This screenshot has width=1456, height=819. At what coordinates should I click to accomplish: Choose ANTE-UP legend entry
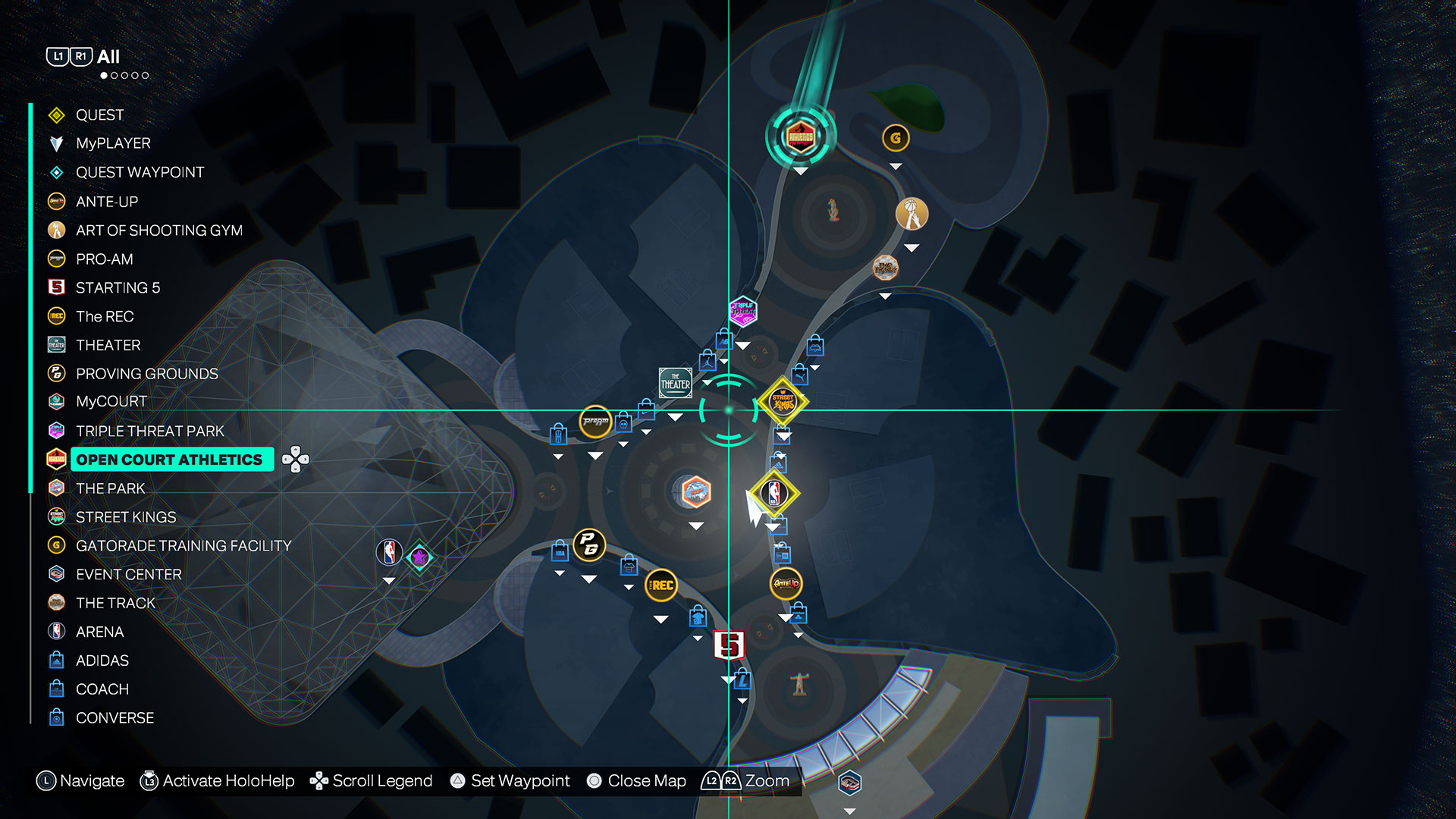pos(106,202)
